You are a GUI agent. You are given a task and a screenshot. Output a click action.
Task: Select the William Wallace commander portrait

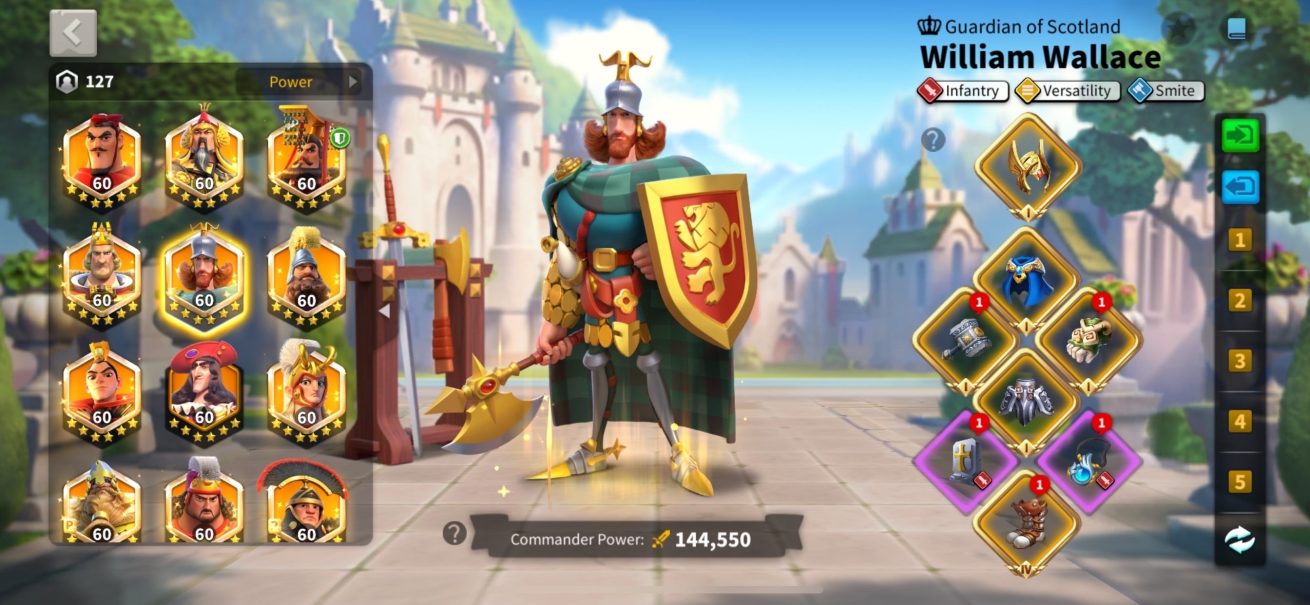point(204,275)
